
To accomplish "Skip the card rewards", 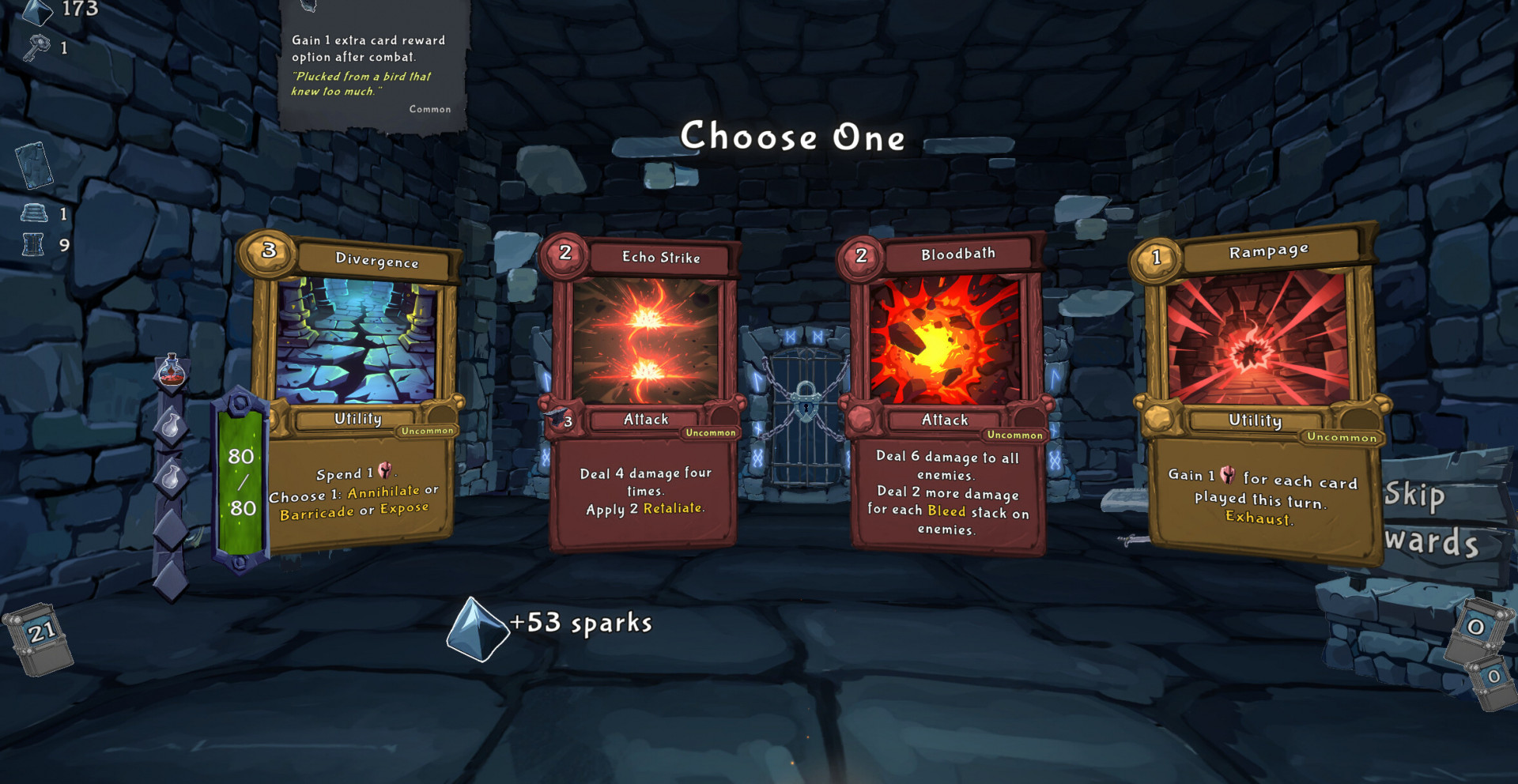I will pos(1431,518).
